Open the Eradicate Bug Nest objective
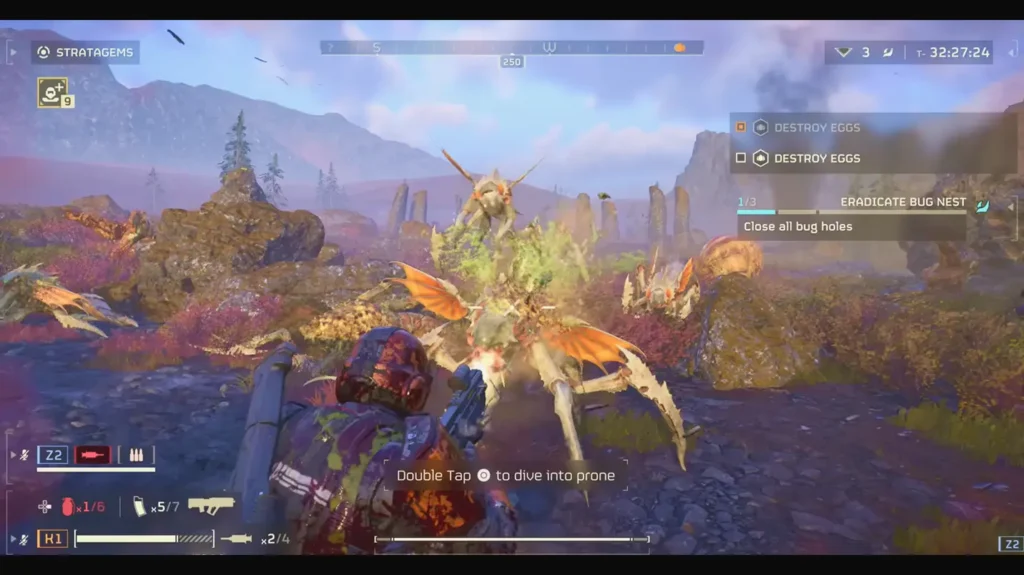The width and height of the screenshot is (1024, 575). (x=902, y=202)
